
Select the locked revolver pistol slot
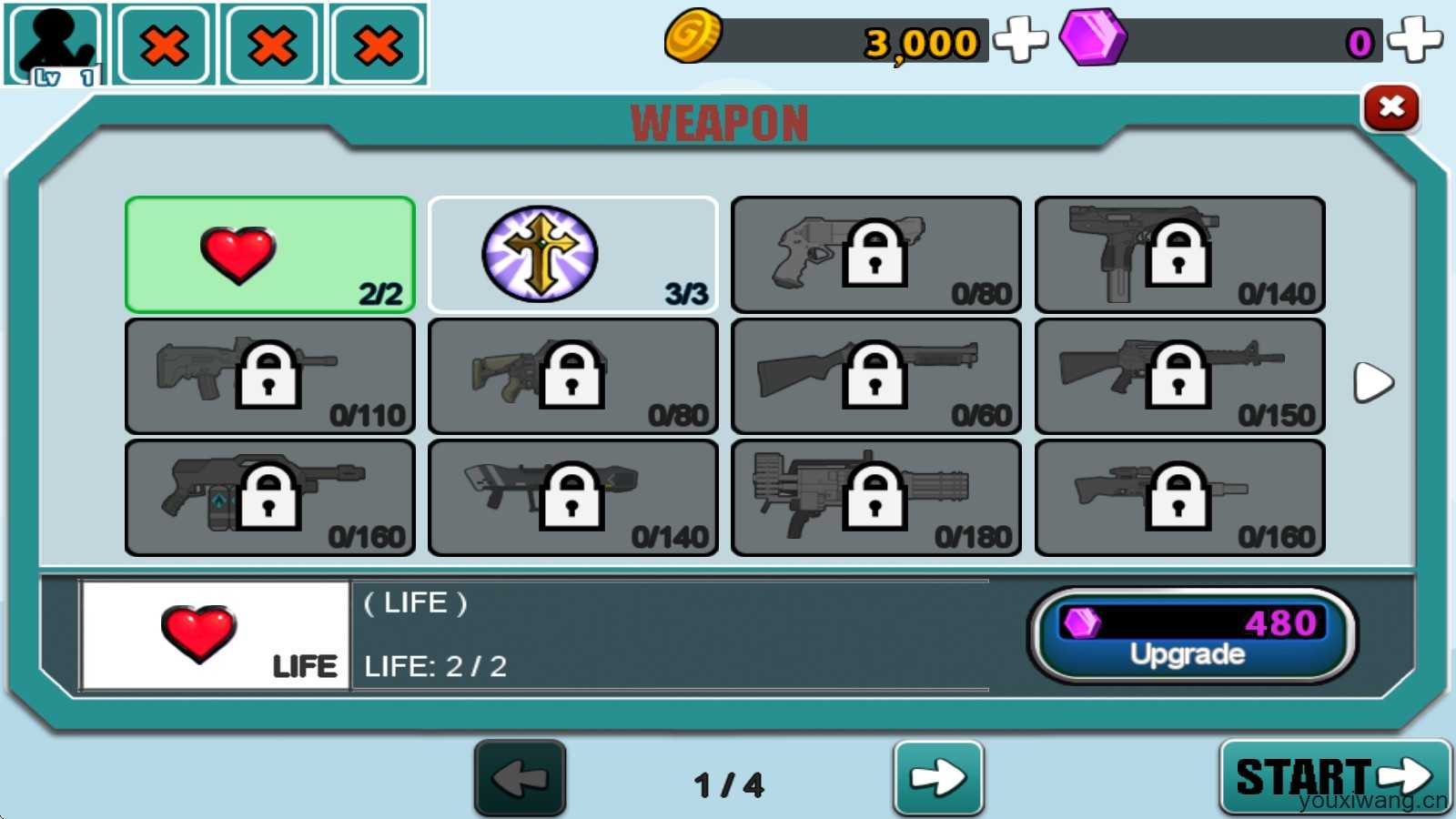pyautogui.click(x=875, y=255)
